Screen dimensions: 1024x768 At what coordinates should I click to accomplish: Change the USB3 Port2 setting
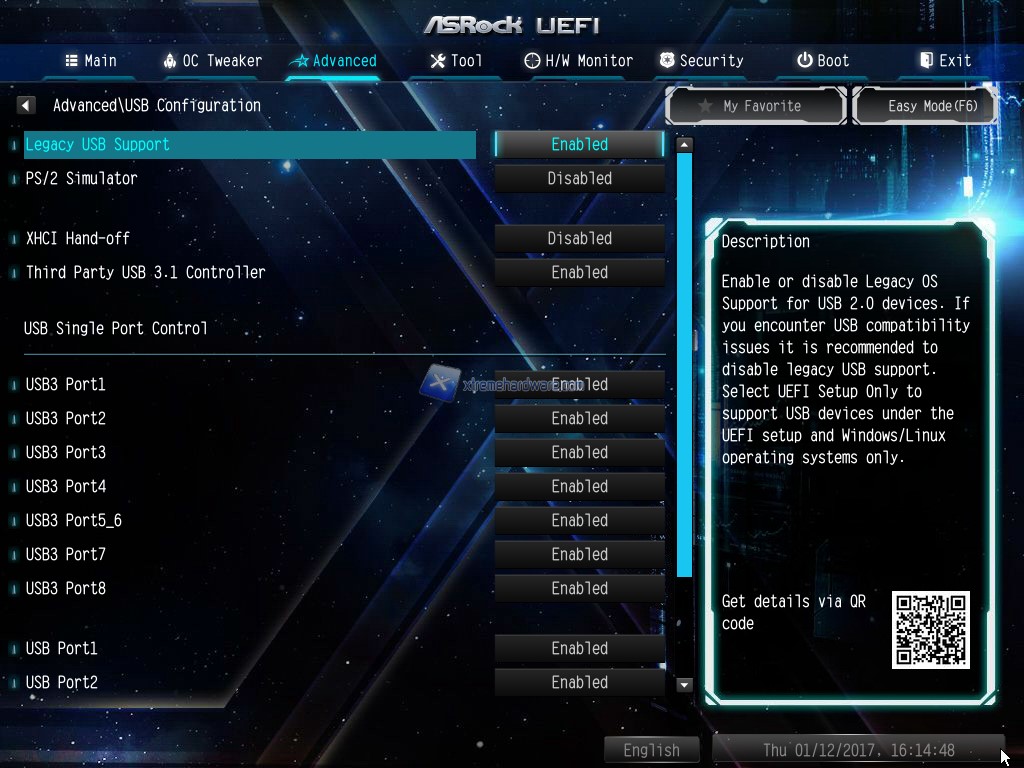579,419
